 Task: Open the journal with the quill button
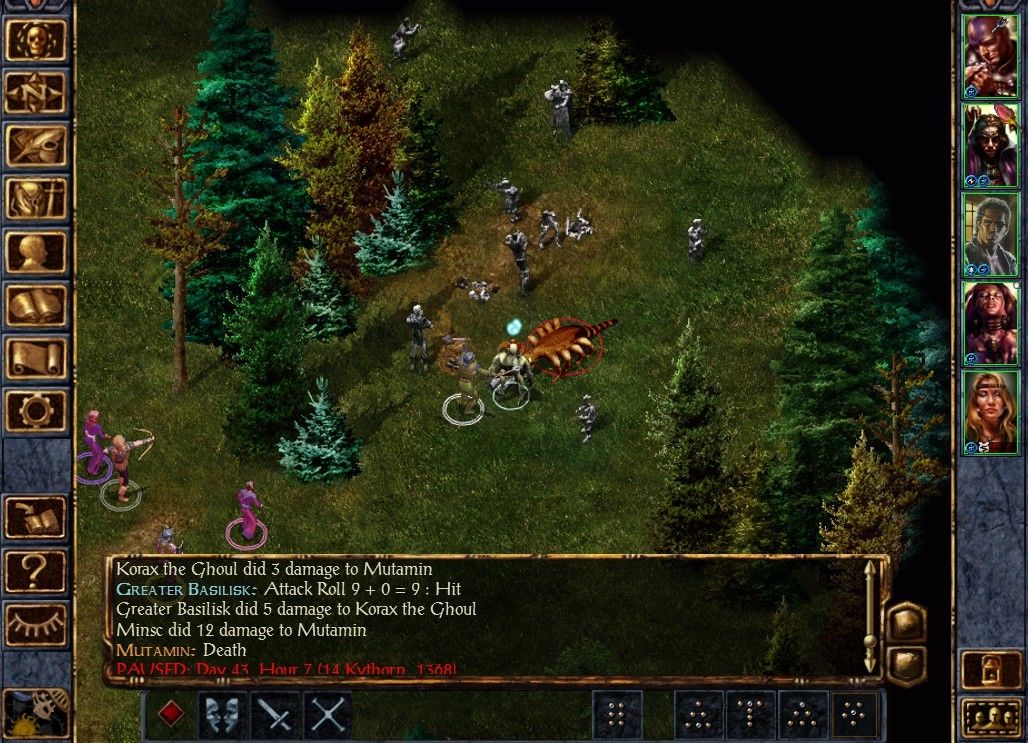click(x=36, y=146)
